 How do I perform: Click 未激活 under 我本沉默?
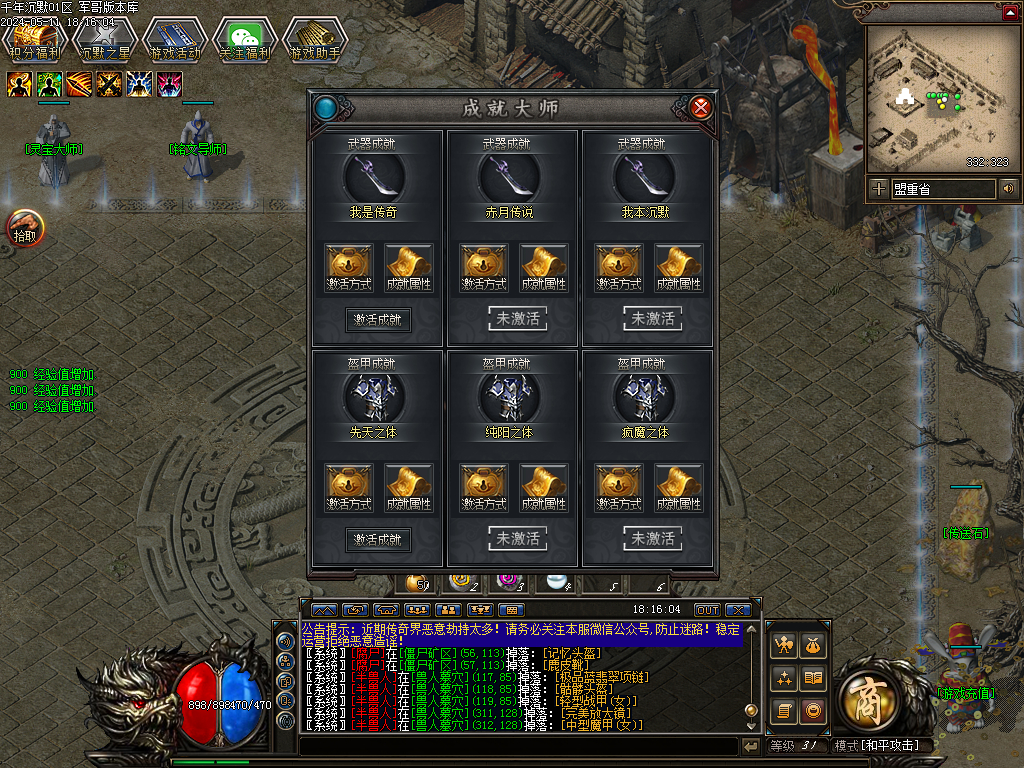click(653, 319)
